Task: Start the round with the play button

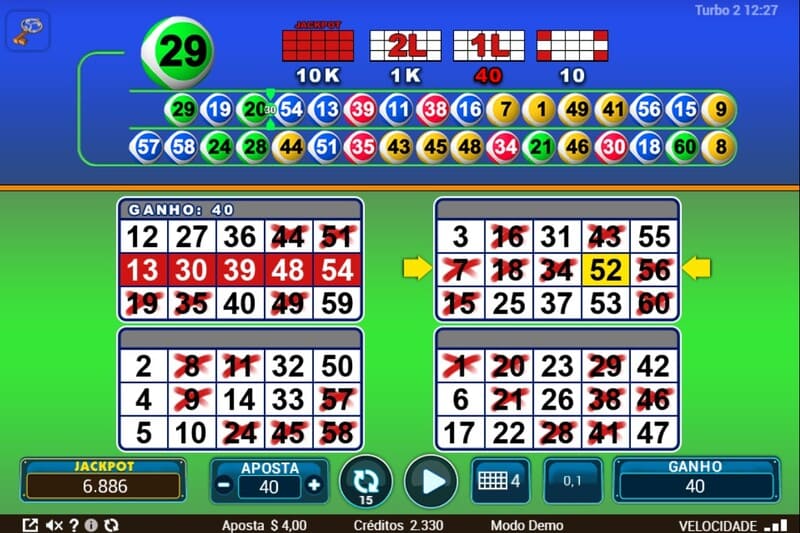Action: [x=431, y=481]
